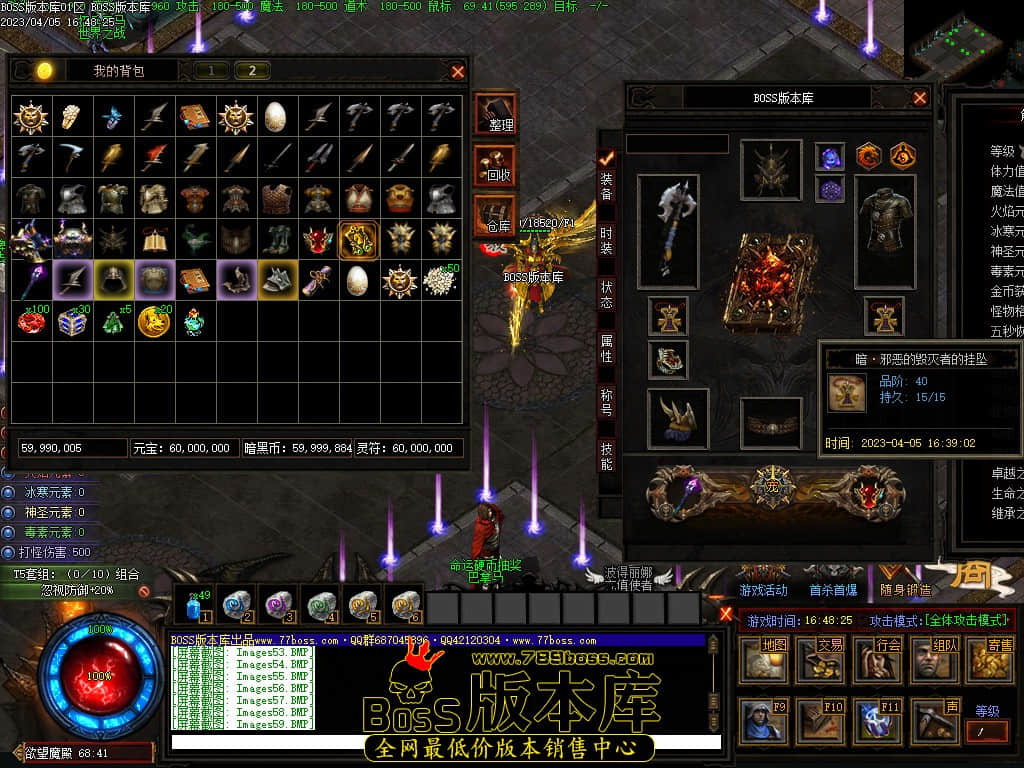Open the 组队 team button
This screenshot has height=768, width=1024.
tap(934, 659)
